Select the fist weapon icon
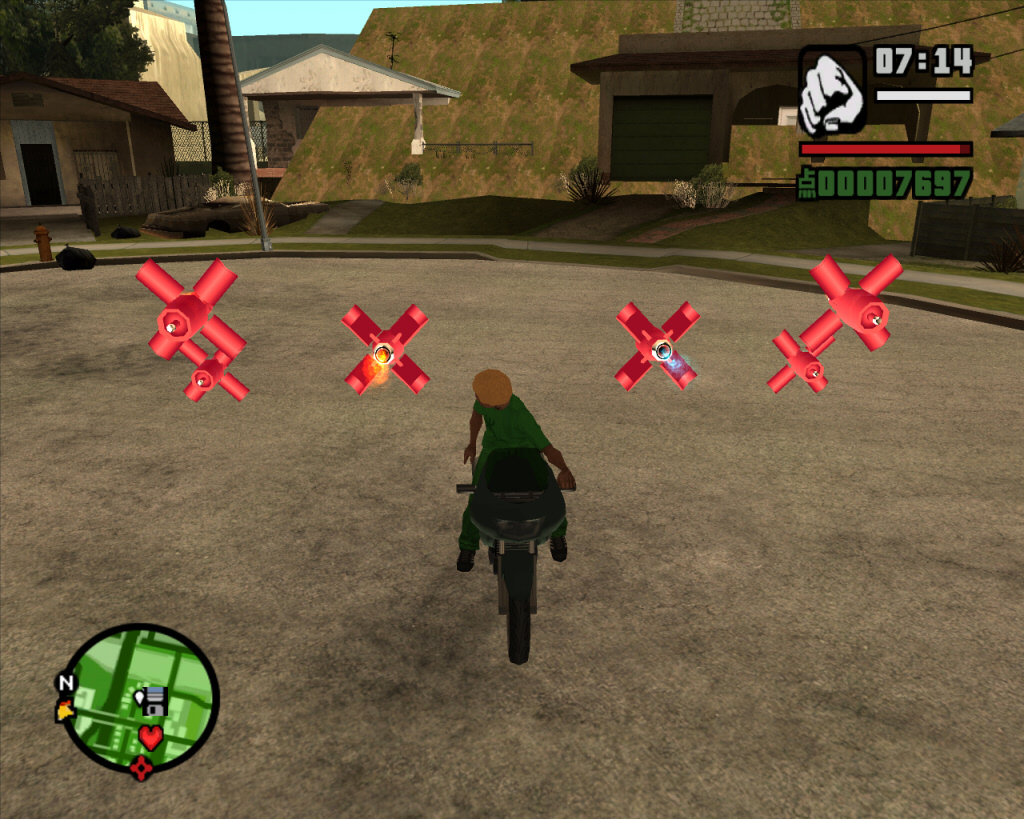Viewport: 1024px width, 819px height. [832, 90]
